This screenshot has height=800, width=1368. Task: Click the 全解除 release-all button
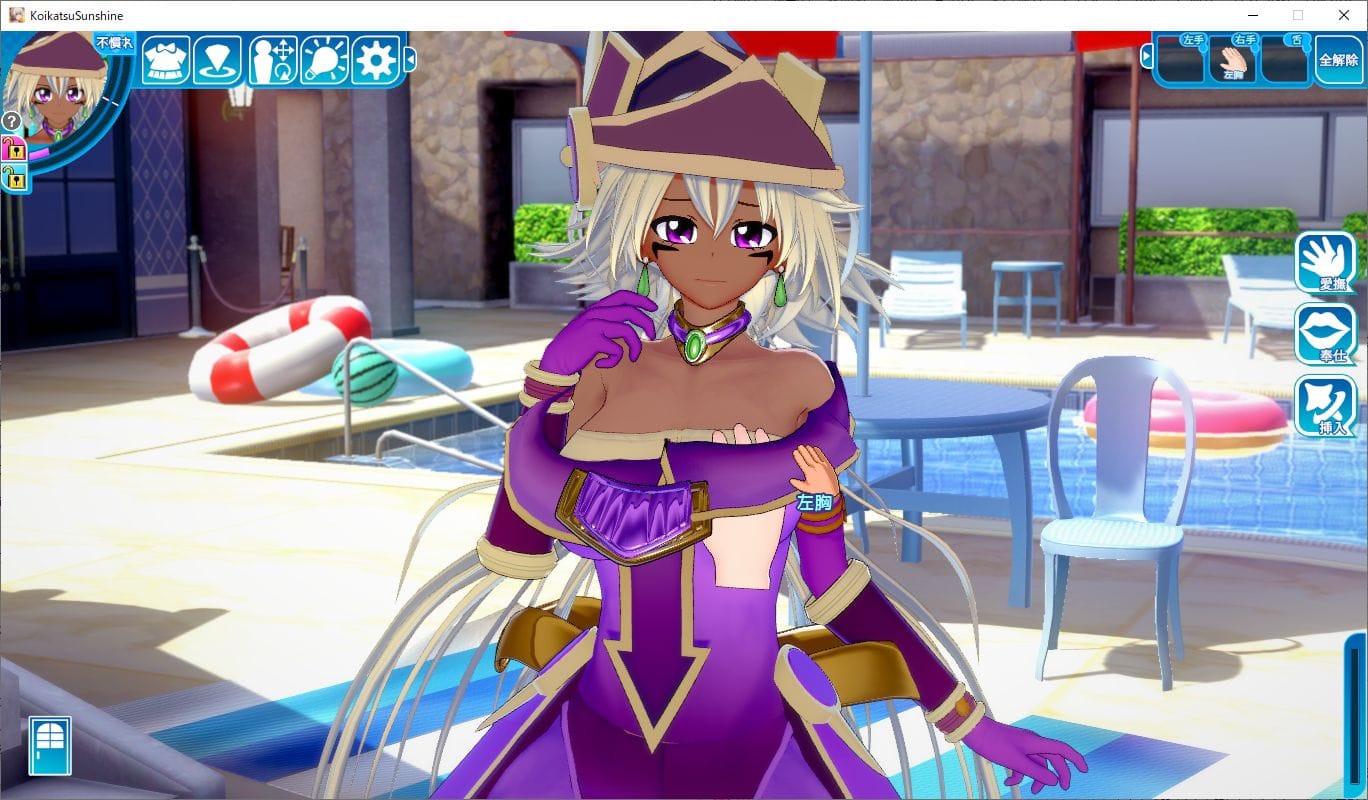click(1338, 60)
